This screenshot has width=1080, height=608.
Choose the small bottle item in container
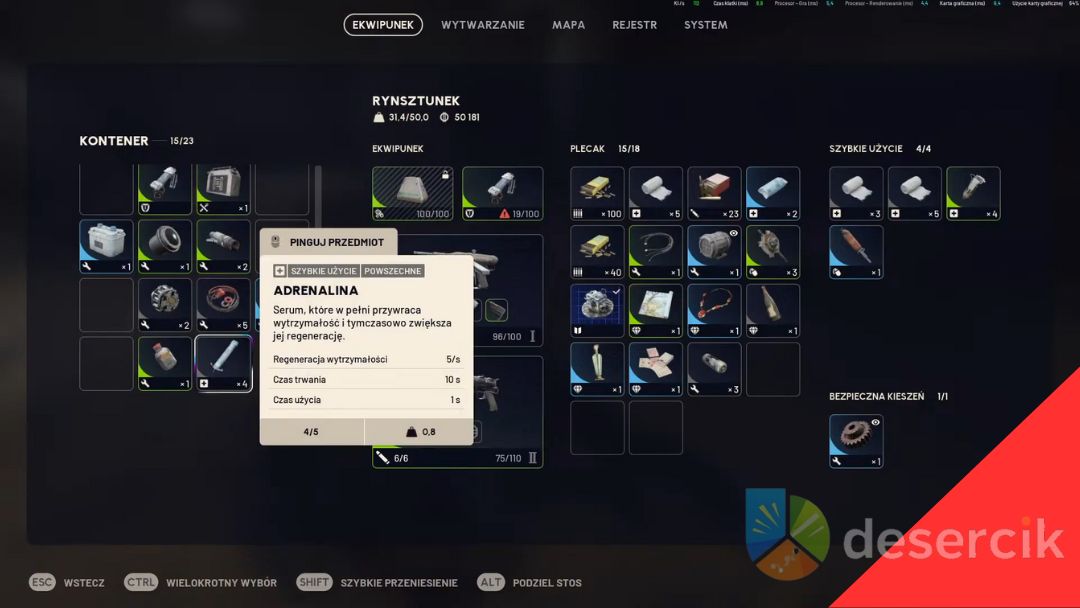pyautogui.click(x=165, y=363)
